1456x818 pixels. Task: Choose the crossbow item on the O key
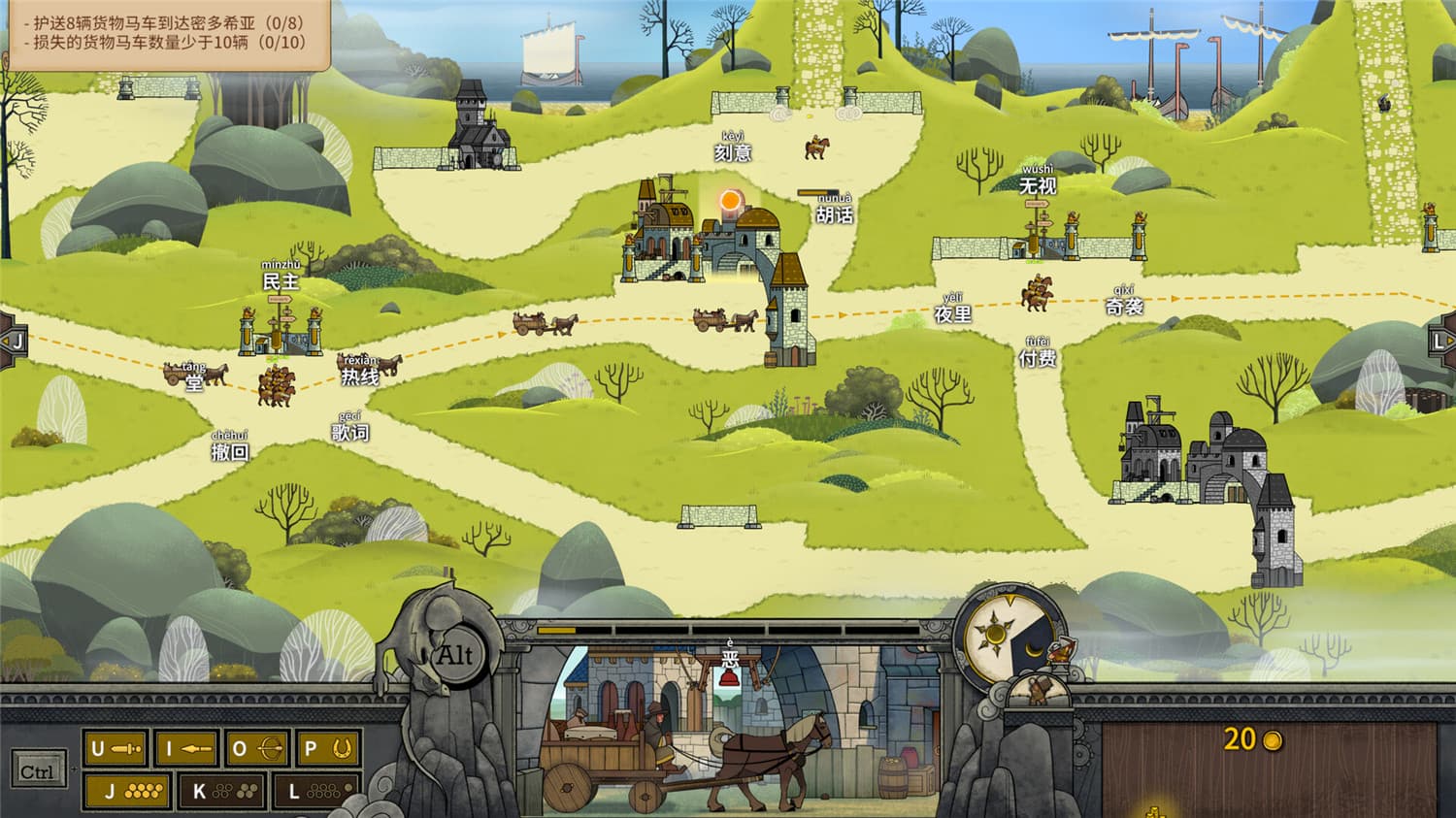(255, 748)
